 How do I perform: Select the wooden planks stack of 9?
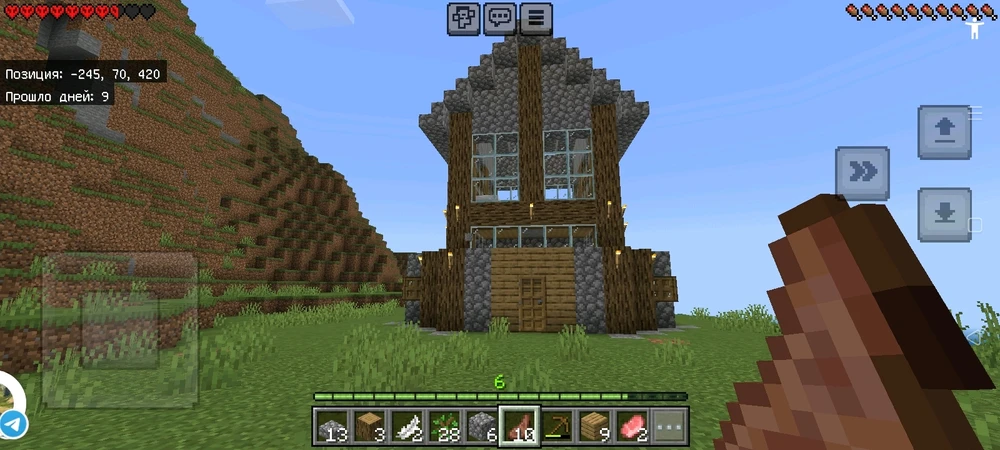point(593,426)
